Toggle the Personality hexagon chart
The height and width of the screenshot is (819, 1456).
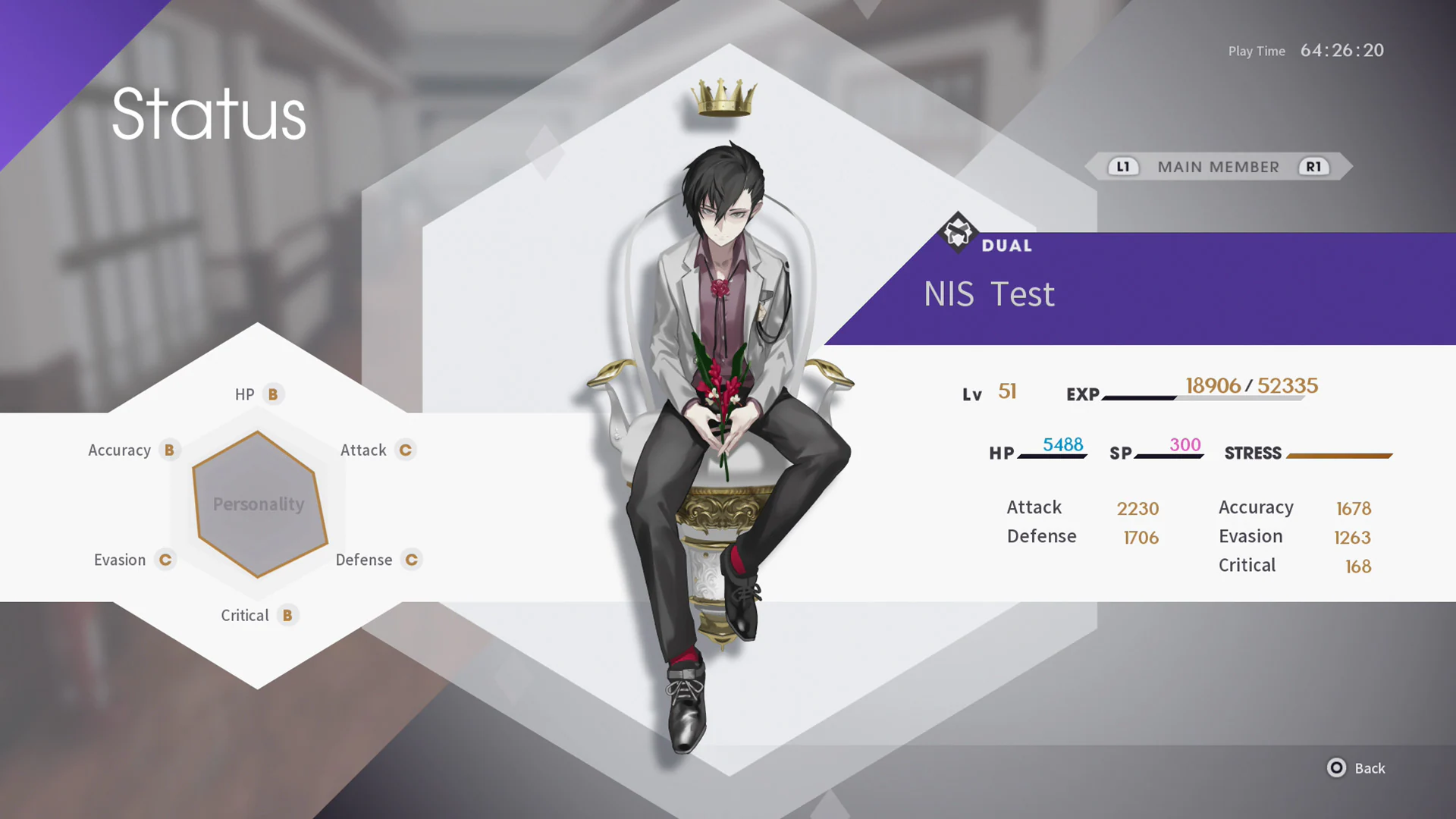pyautogui.click(x=258, y=503)
